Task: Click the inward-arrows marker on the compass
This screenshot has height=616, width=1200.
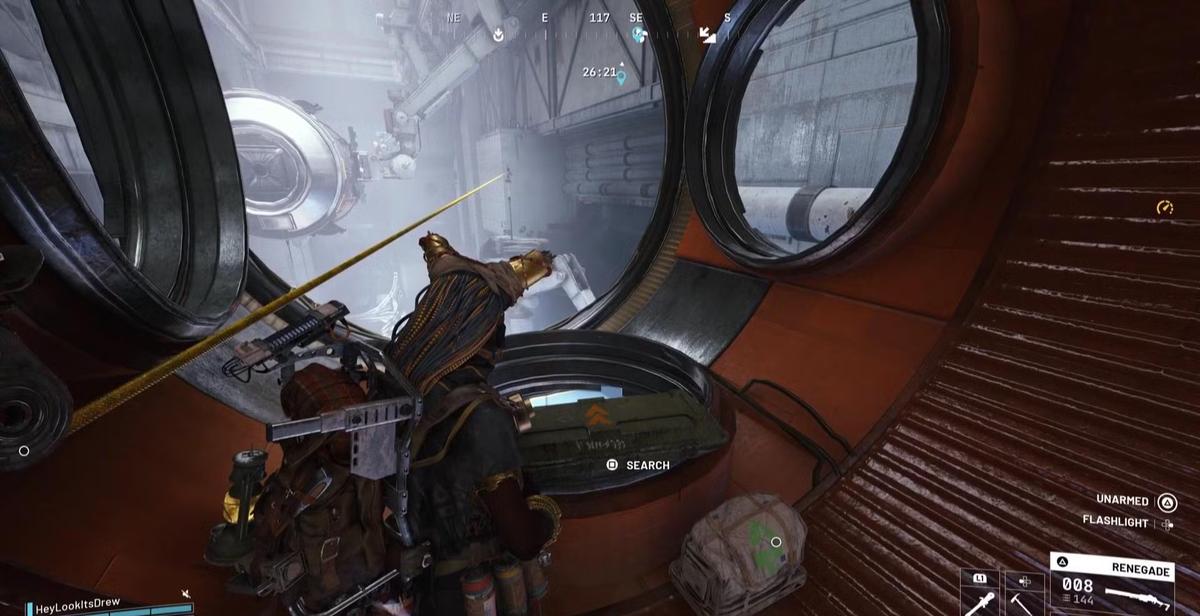Action: (x=708, y=34)
